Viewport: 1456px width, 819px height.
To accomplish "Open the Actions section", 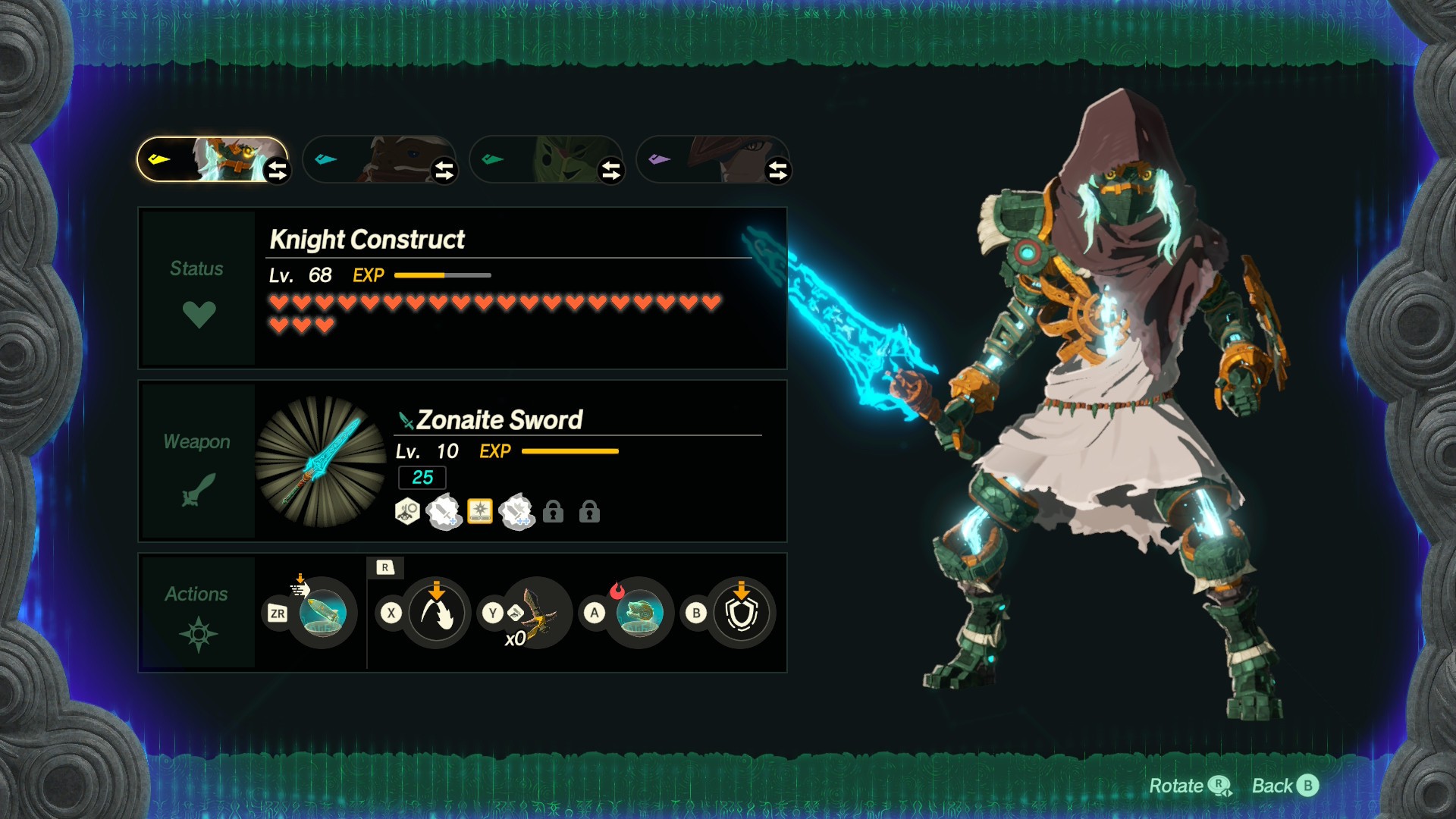I will [198, 612].
